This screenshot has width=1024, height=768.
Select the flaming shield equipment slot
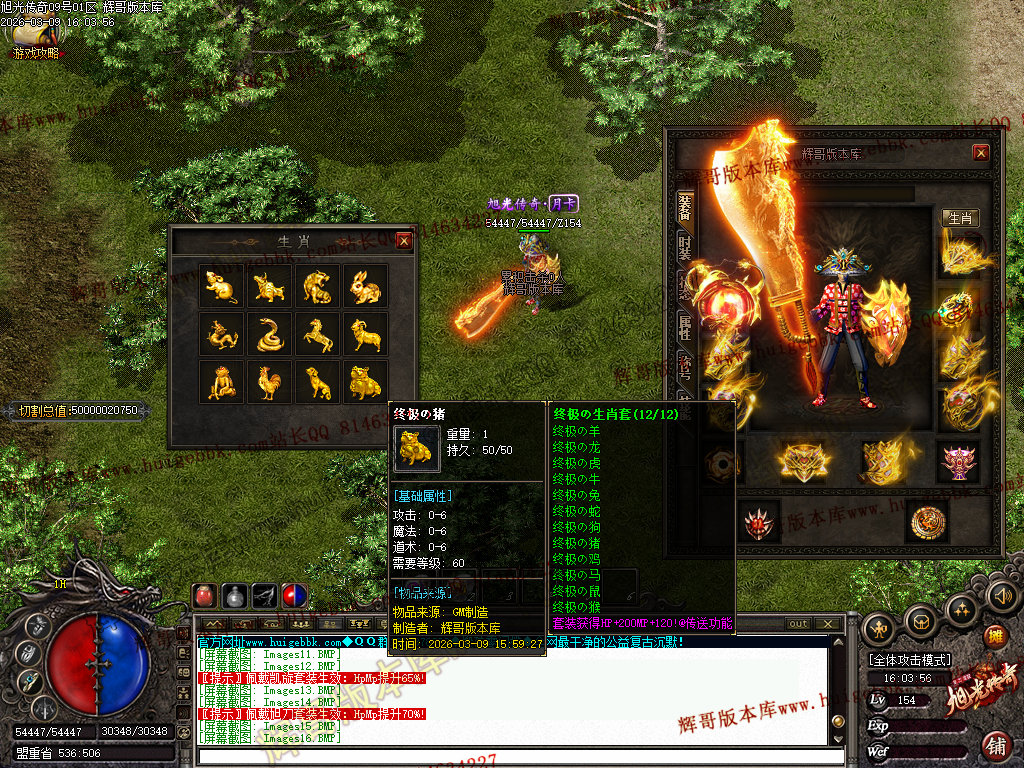tap(884, 320)
